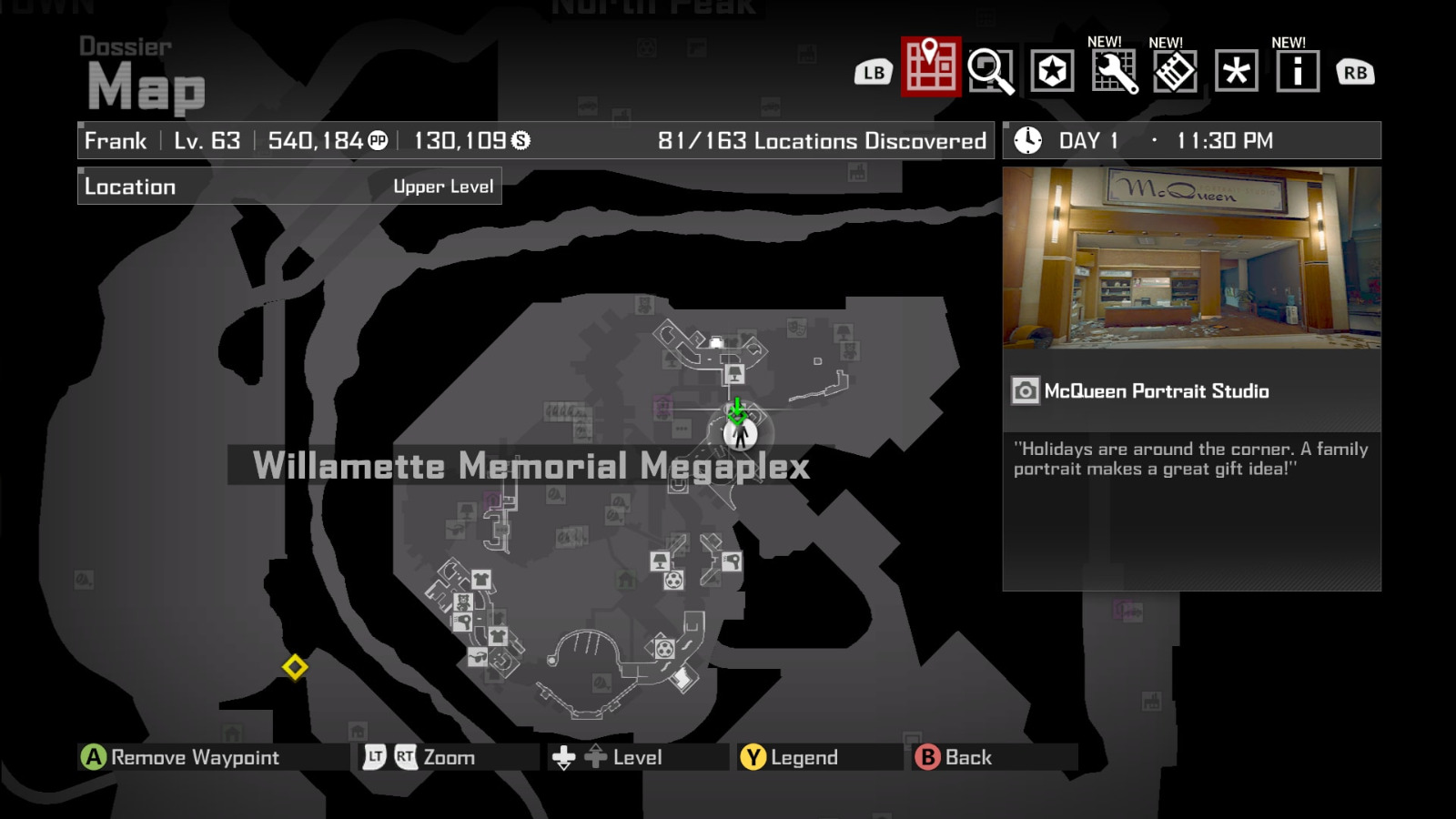Click the soccer ball sporting goods map icon

(x=673, y=581)
